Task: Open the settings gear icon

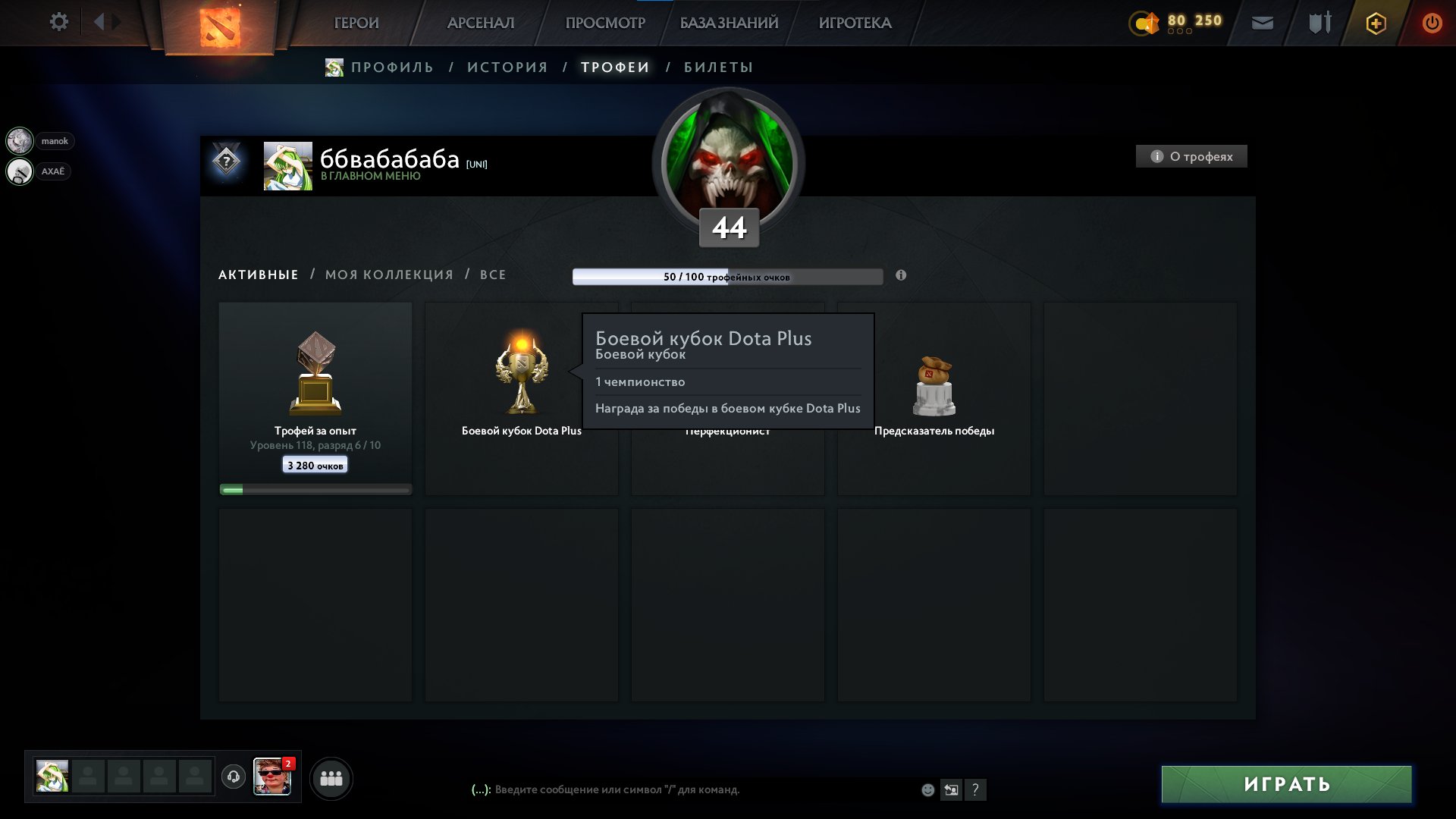Action: (59, 22)
